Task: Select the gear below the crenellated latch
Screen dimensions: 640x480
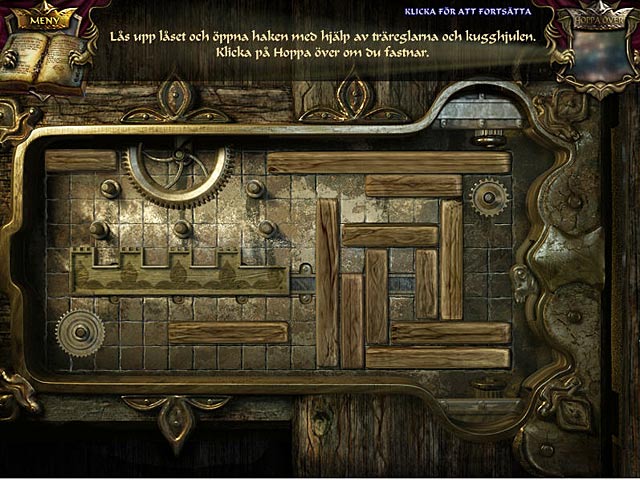Action: coord(80,333)
